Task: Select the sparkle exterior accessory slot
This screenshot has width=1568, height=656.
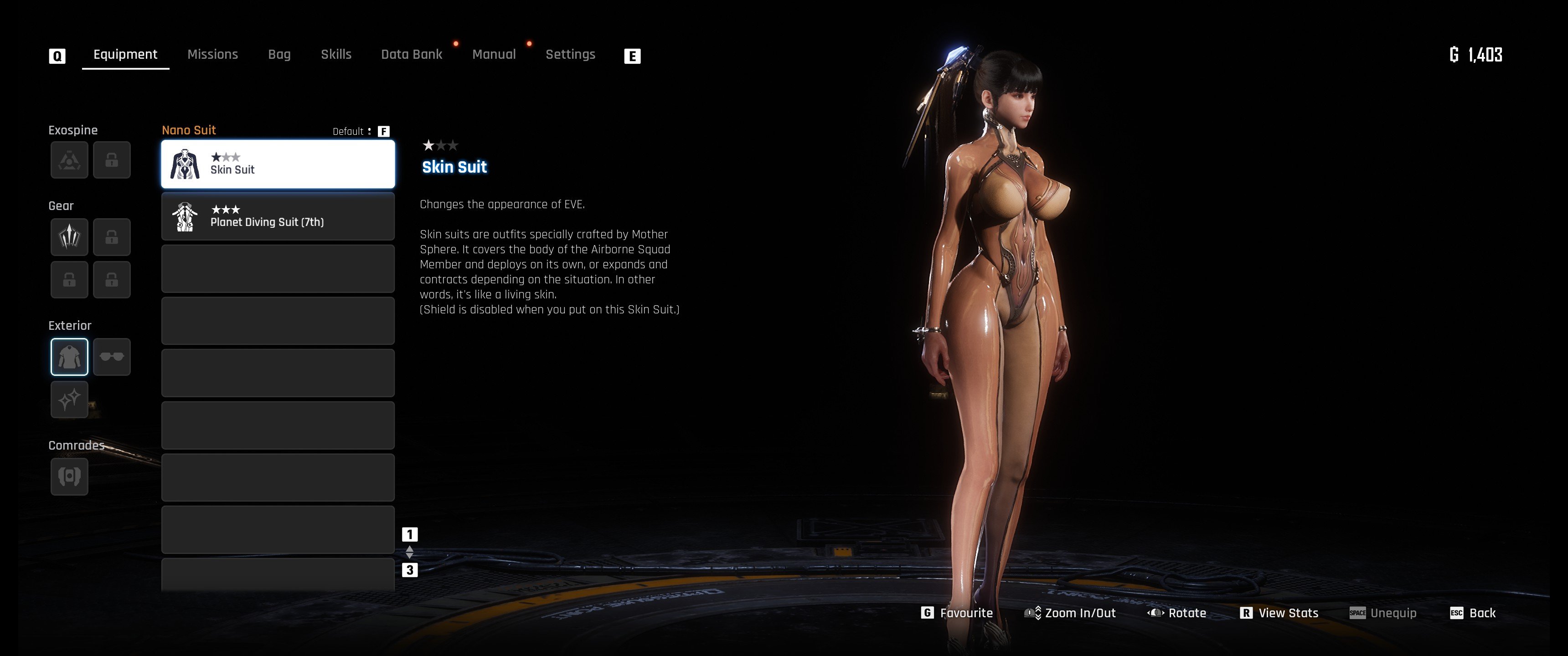Action: coord(69,399)
